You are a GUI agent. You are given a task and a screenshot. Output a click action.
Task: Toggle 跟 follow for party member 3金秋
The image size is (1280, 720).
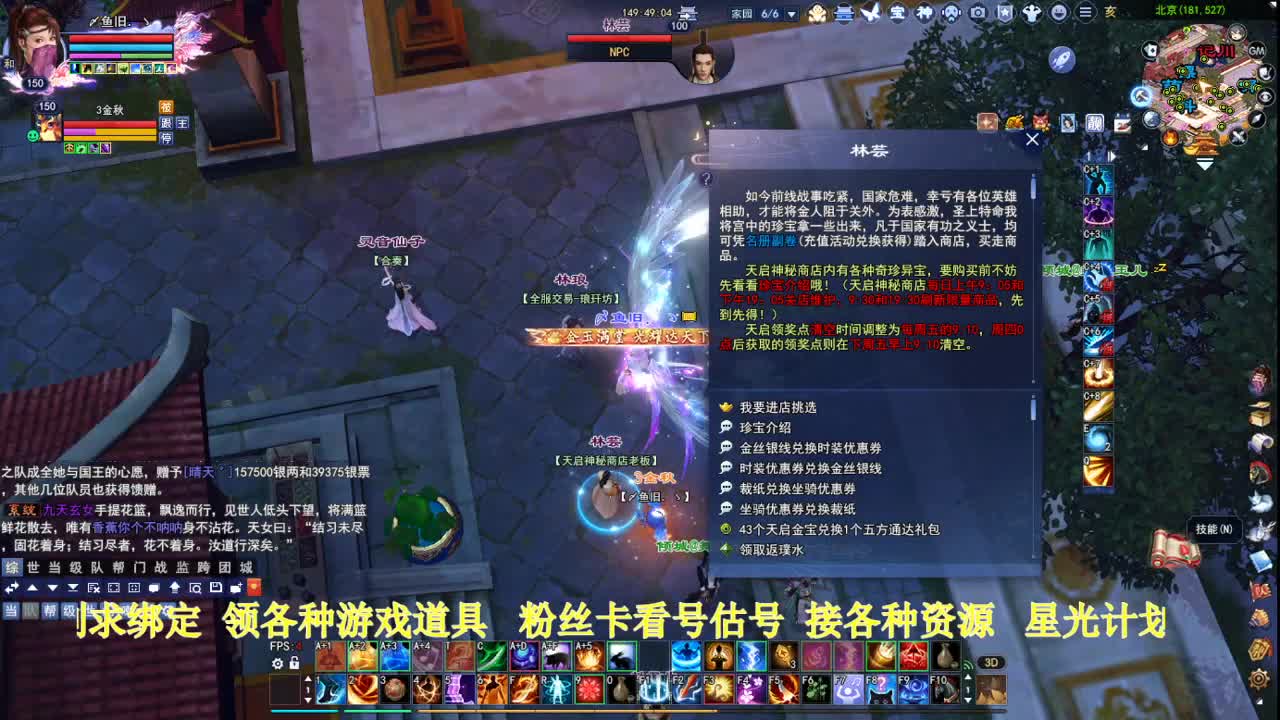166,123
